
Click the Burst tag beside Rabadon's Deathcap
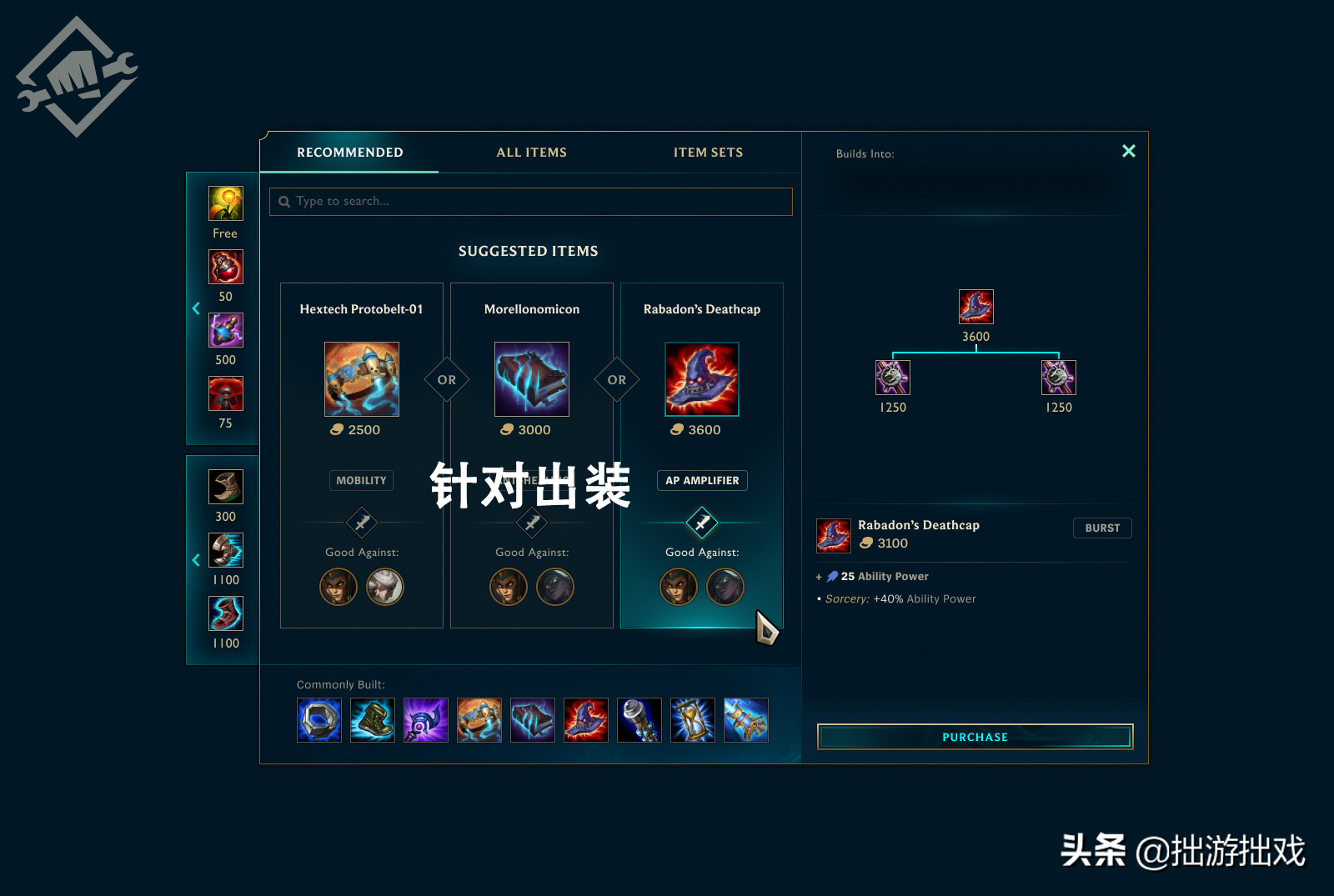[x=1102, y=528]
